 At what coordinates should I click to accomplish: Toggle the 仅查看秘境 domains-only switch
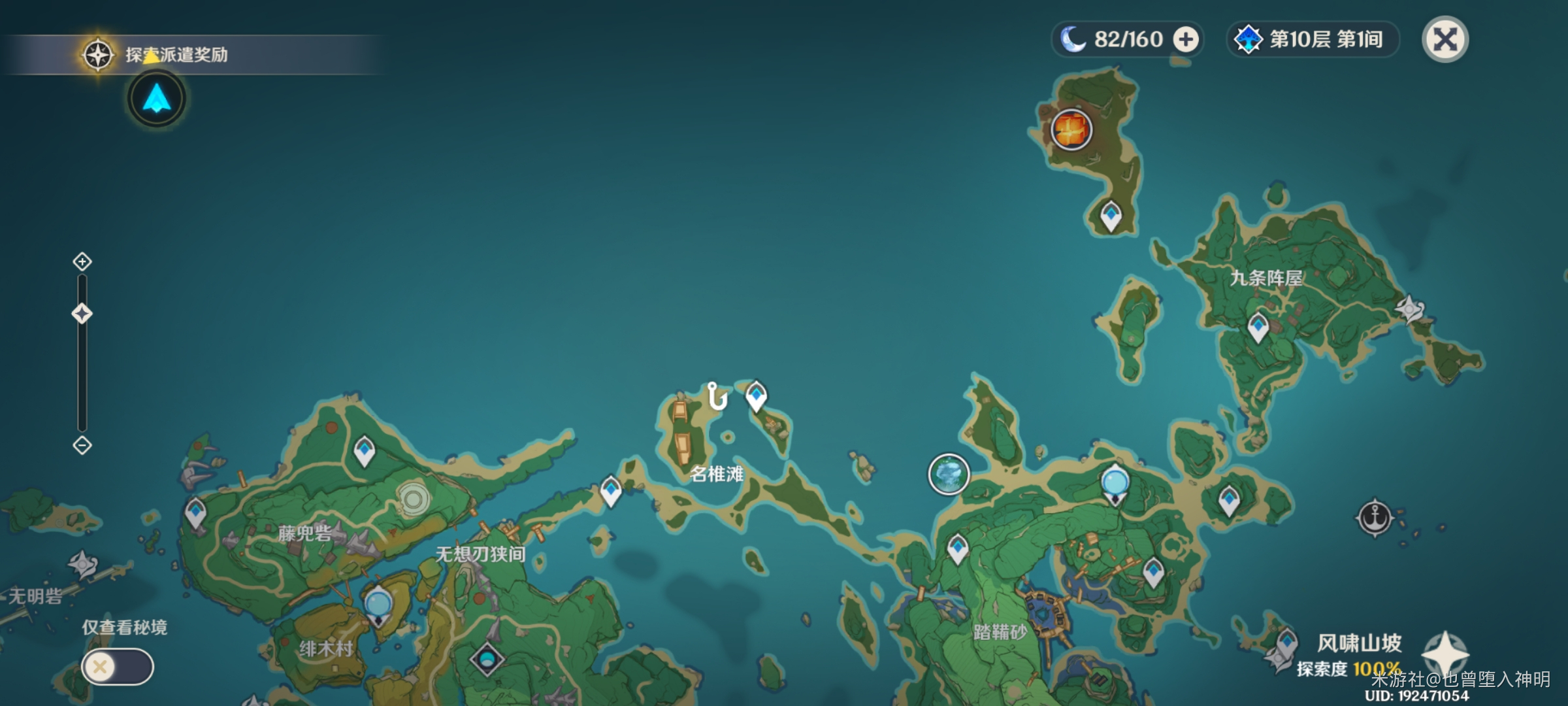coord(118,667)
